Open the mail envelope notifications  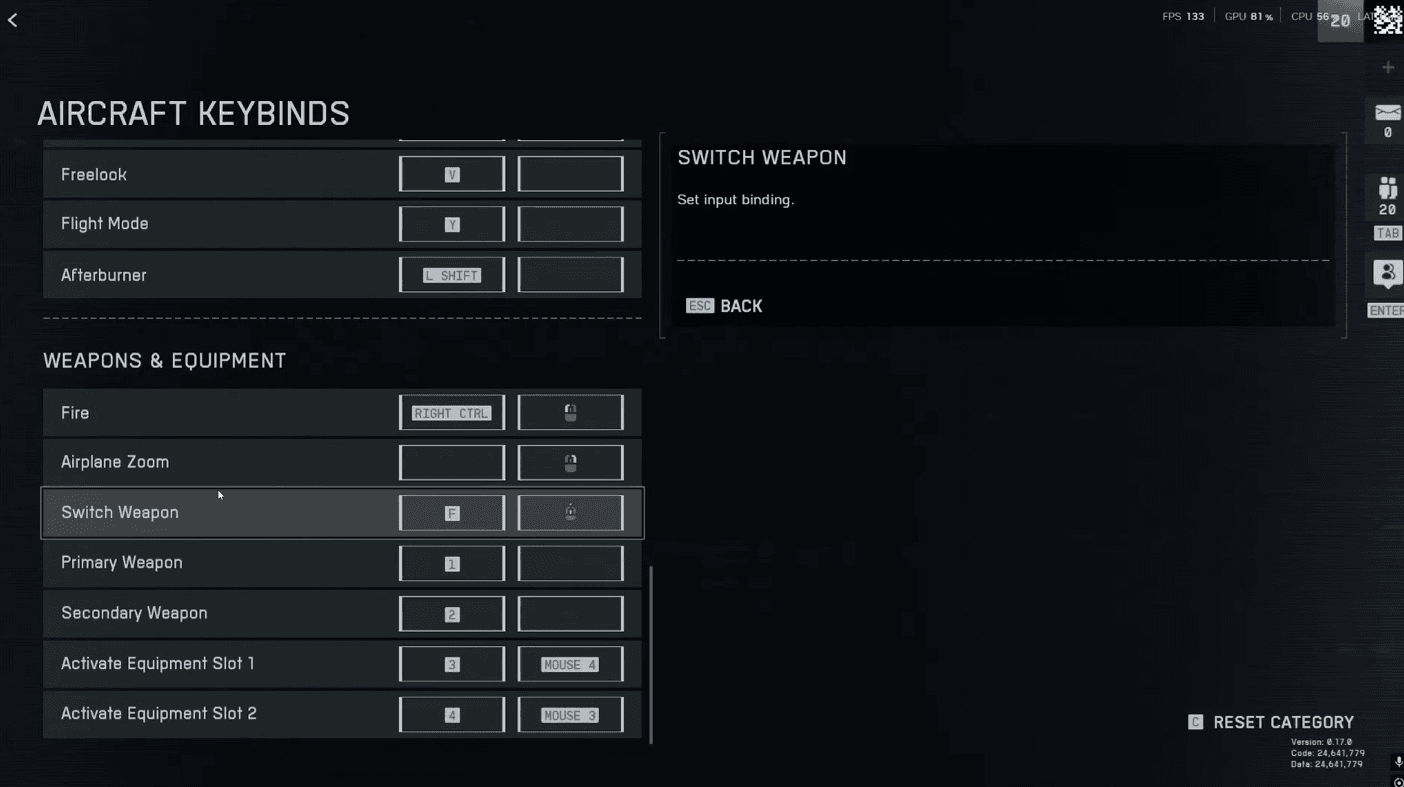tap(1387, 113)
